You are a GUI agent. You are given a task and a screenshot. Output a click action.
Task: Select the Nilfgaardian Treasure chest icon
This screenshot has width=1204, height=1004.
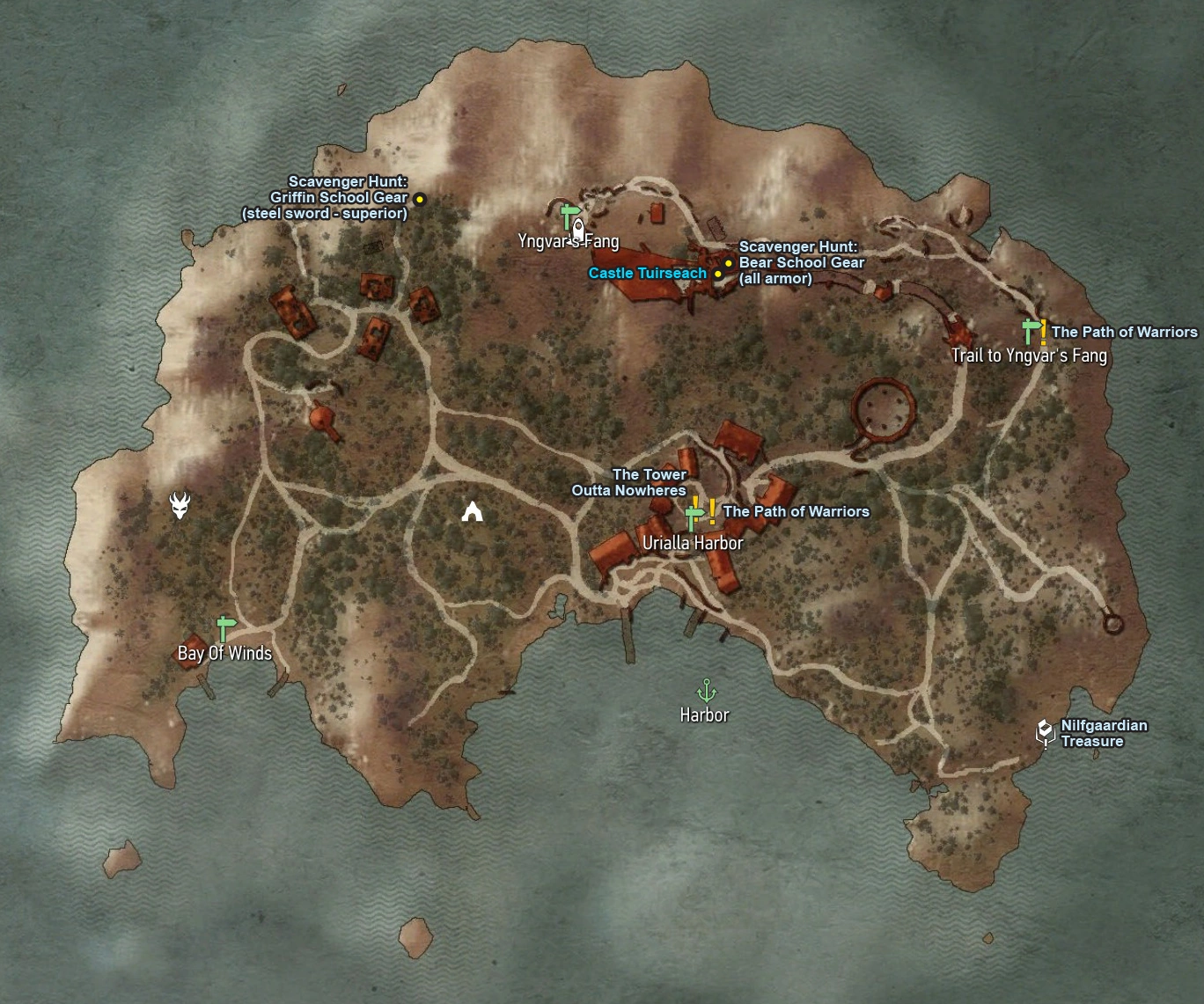[x=1044, y=729]
